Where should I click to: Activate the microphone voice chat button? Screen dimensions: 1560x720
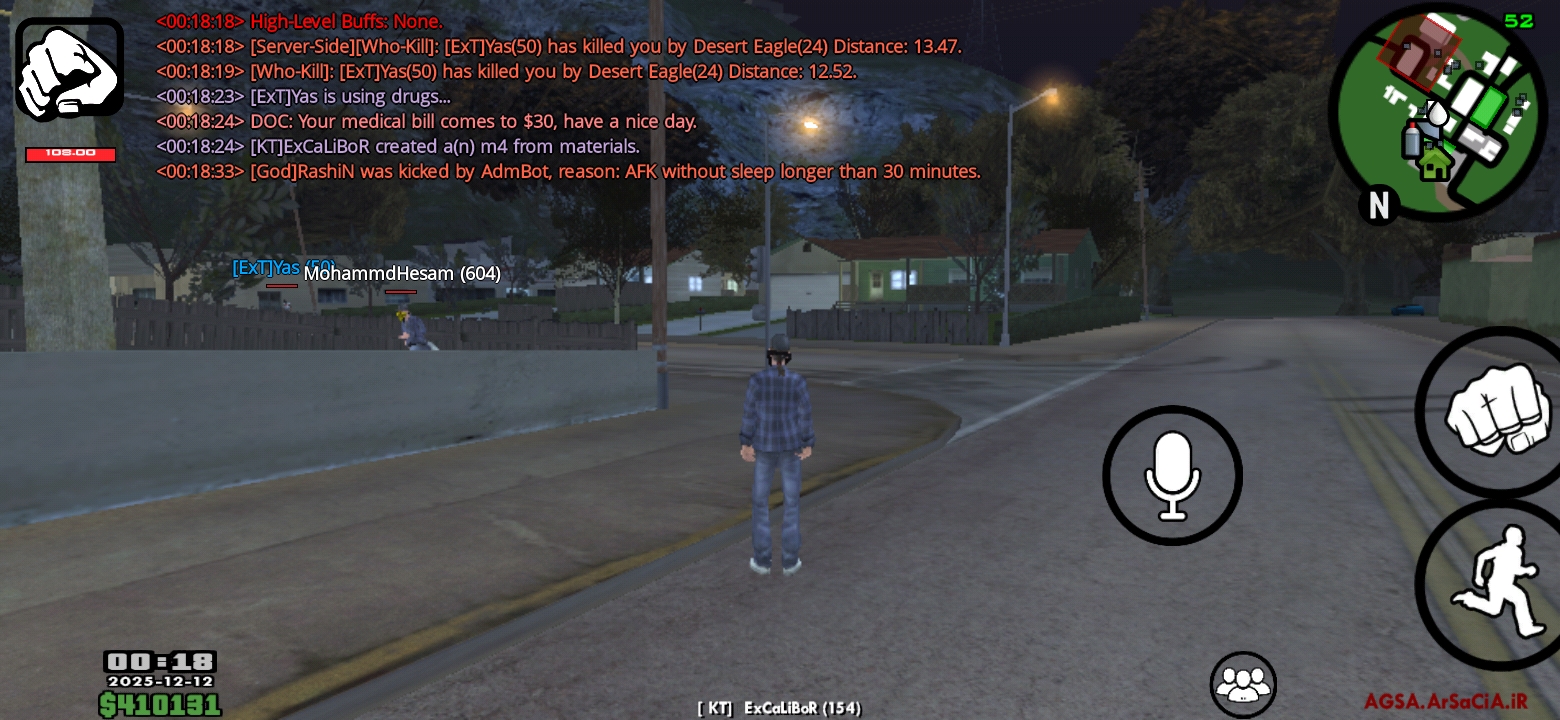pos(1172,476)
